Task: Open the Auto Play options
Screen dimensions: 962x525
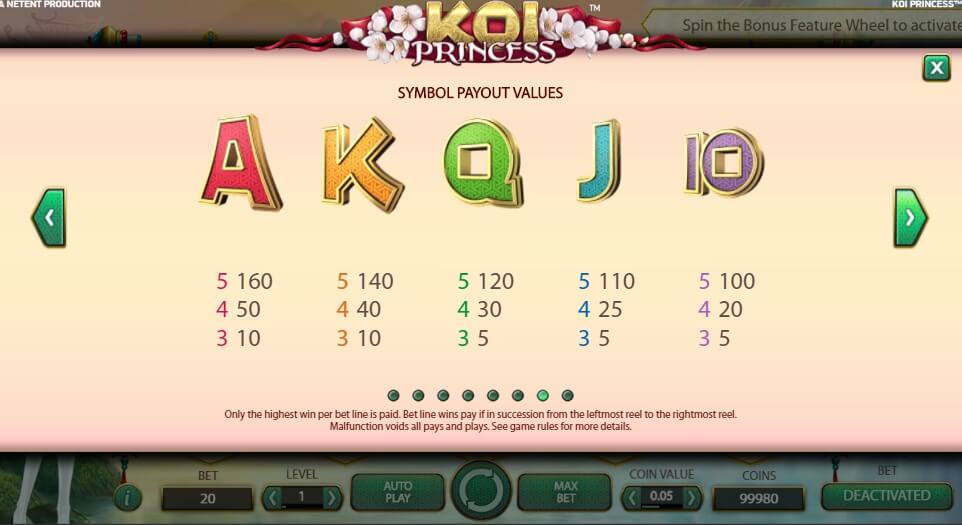Action: [397, 492]
